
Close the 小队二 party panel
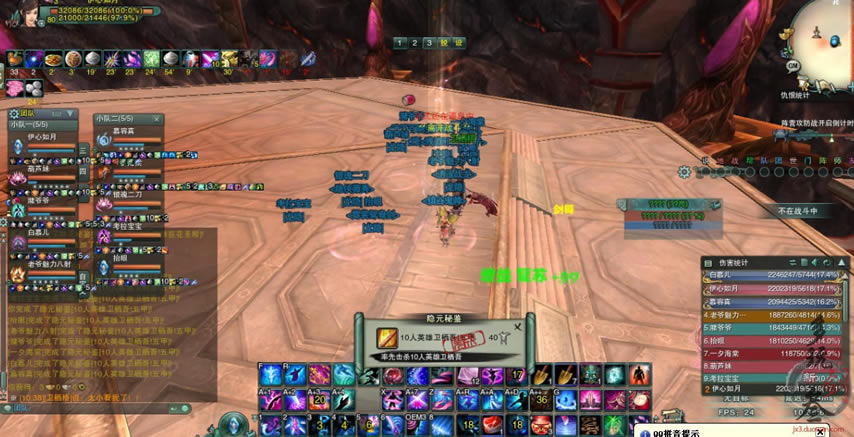pyautogui.click(x=159, y=118)
